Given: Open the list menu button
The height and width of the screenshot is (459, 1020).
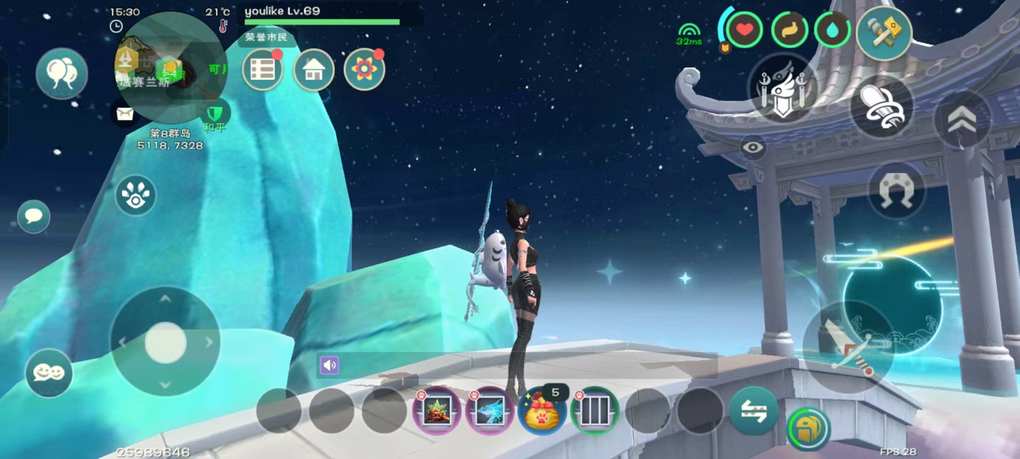Looking at the screenshot, I should click(x=263, y=69).
